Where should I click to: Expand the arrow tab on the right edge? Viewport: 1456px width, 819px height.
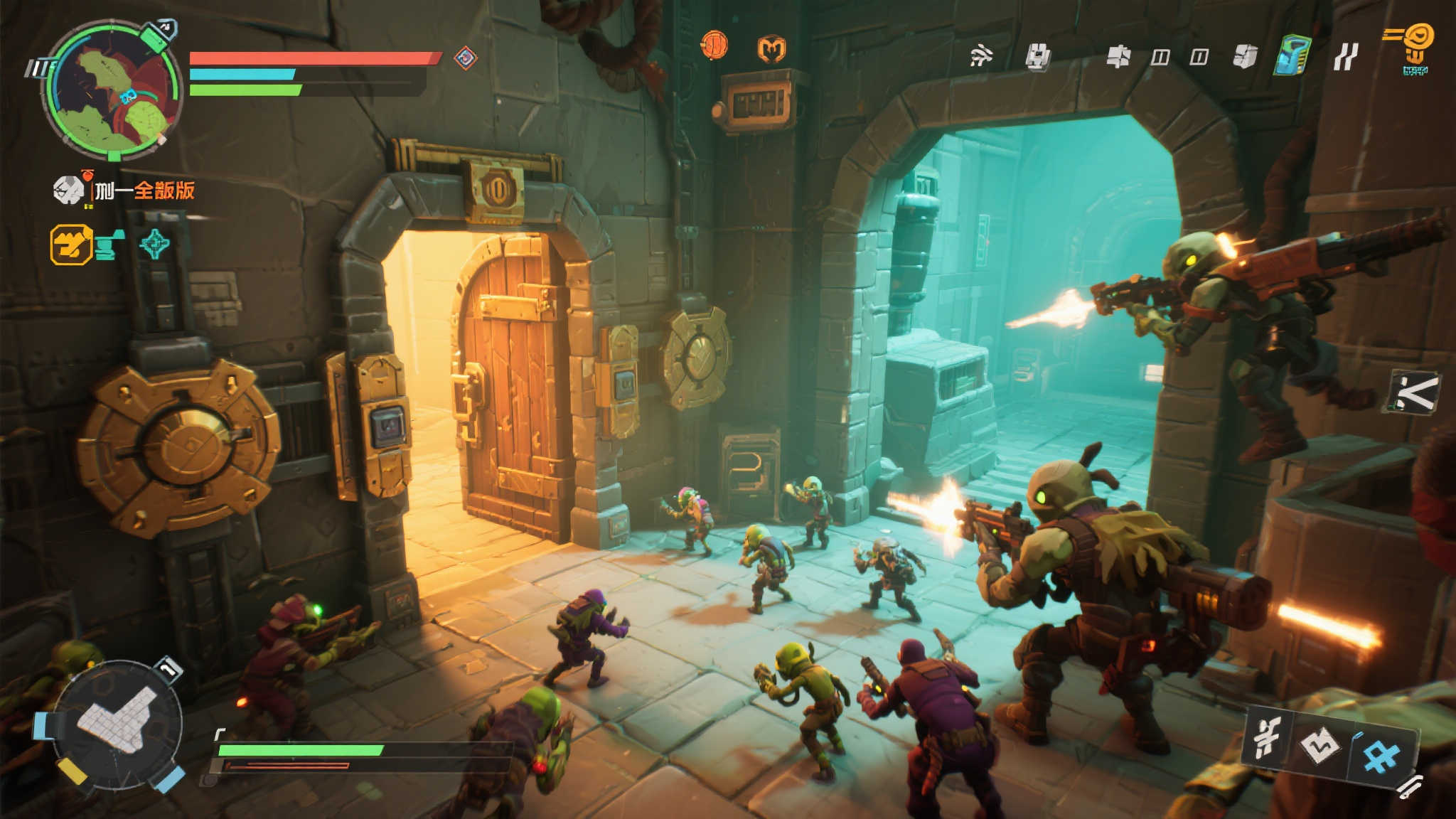[x=1415, y=392]
